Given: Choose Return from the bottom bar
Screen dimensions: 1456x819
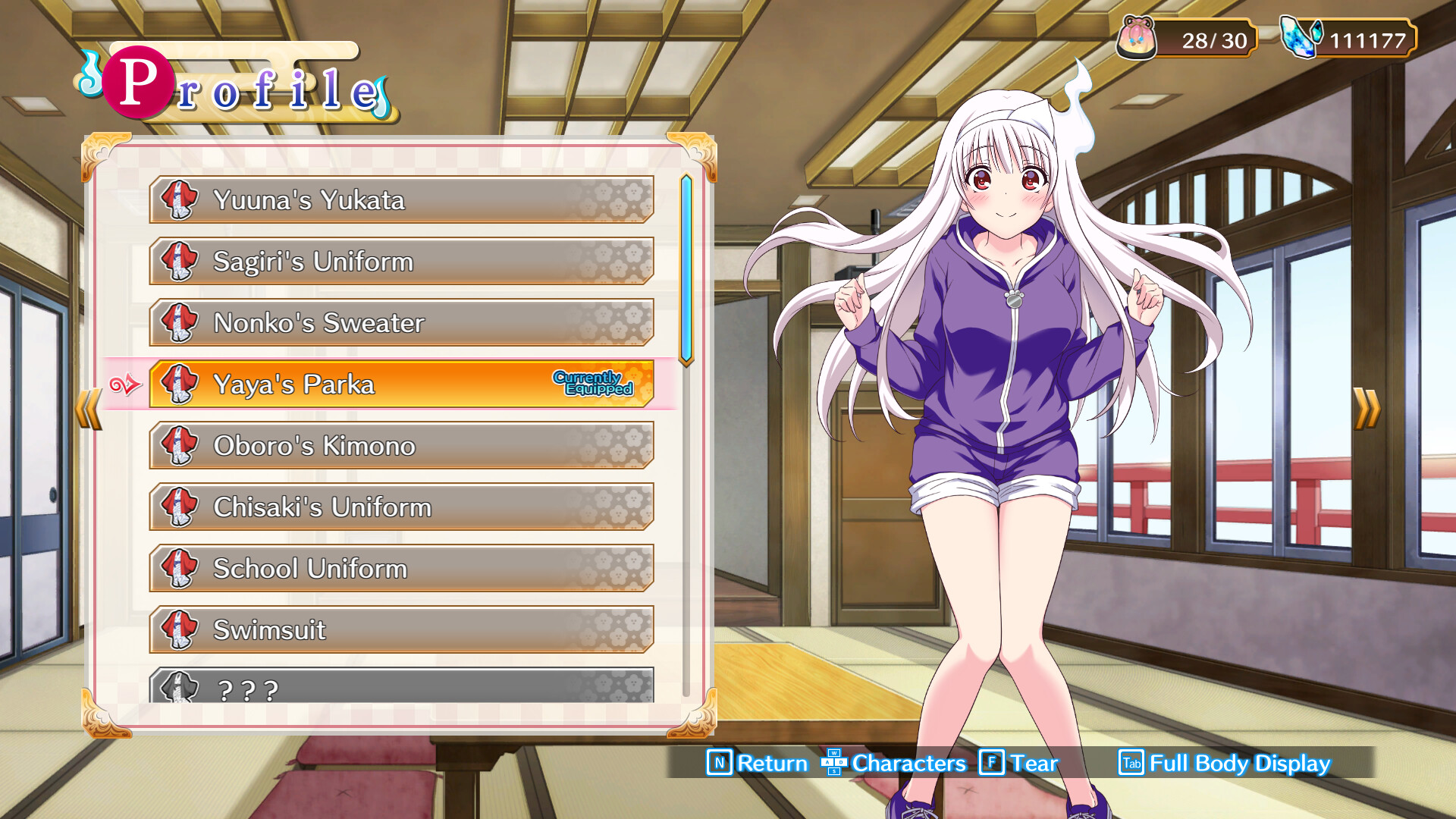Looking at the screenshot, I should [x=771, y=764].
